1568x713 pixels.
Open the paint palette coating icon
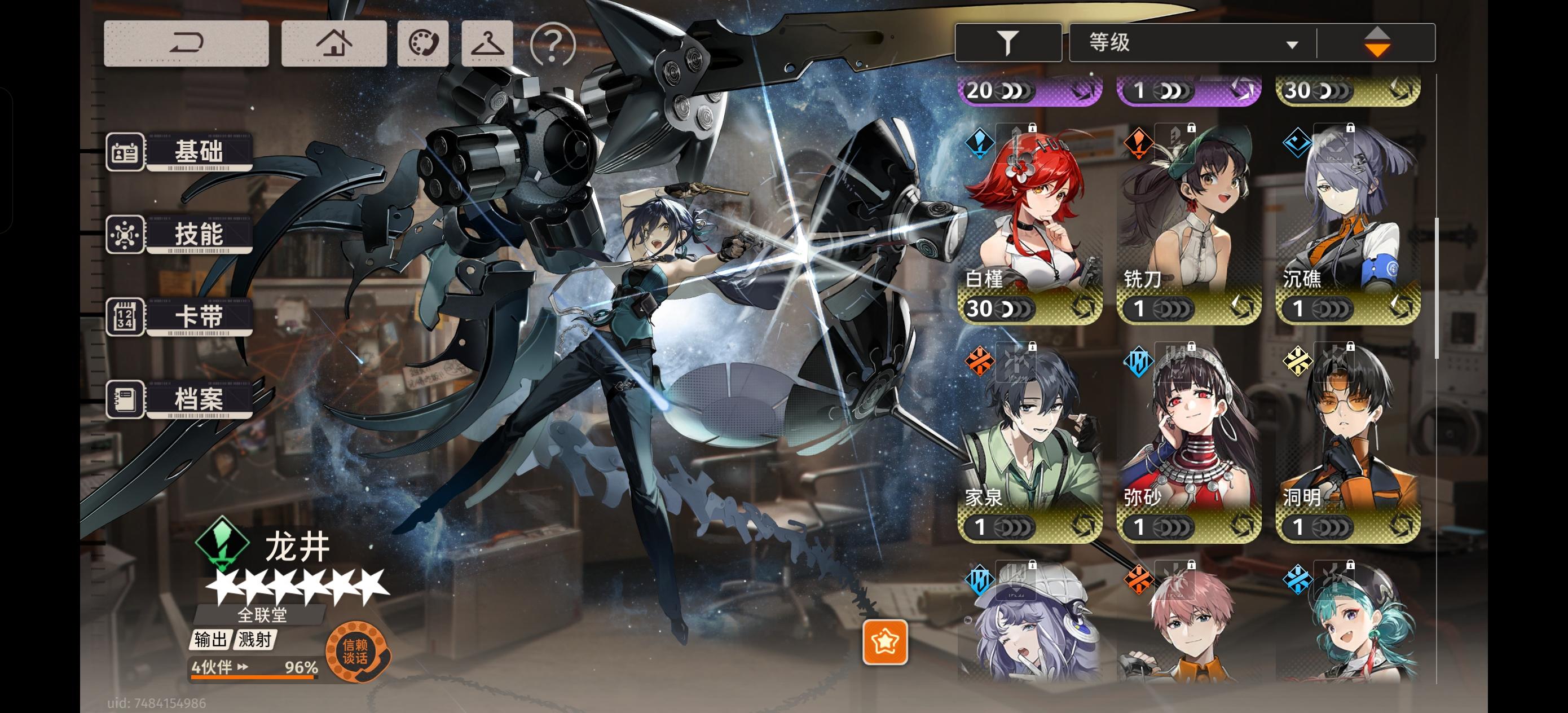pyautogui.click(x=422, y=43)
